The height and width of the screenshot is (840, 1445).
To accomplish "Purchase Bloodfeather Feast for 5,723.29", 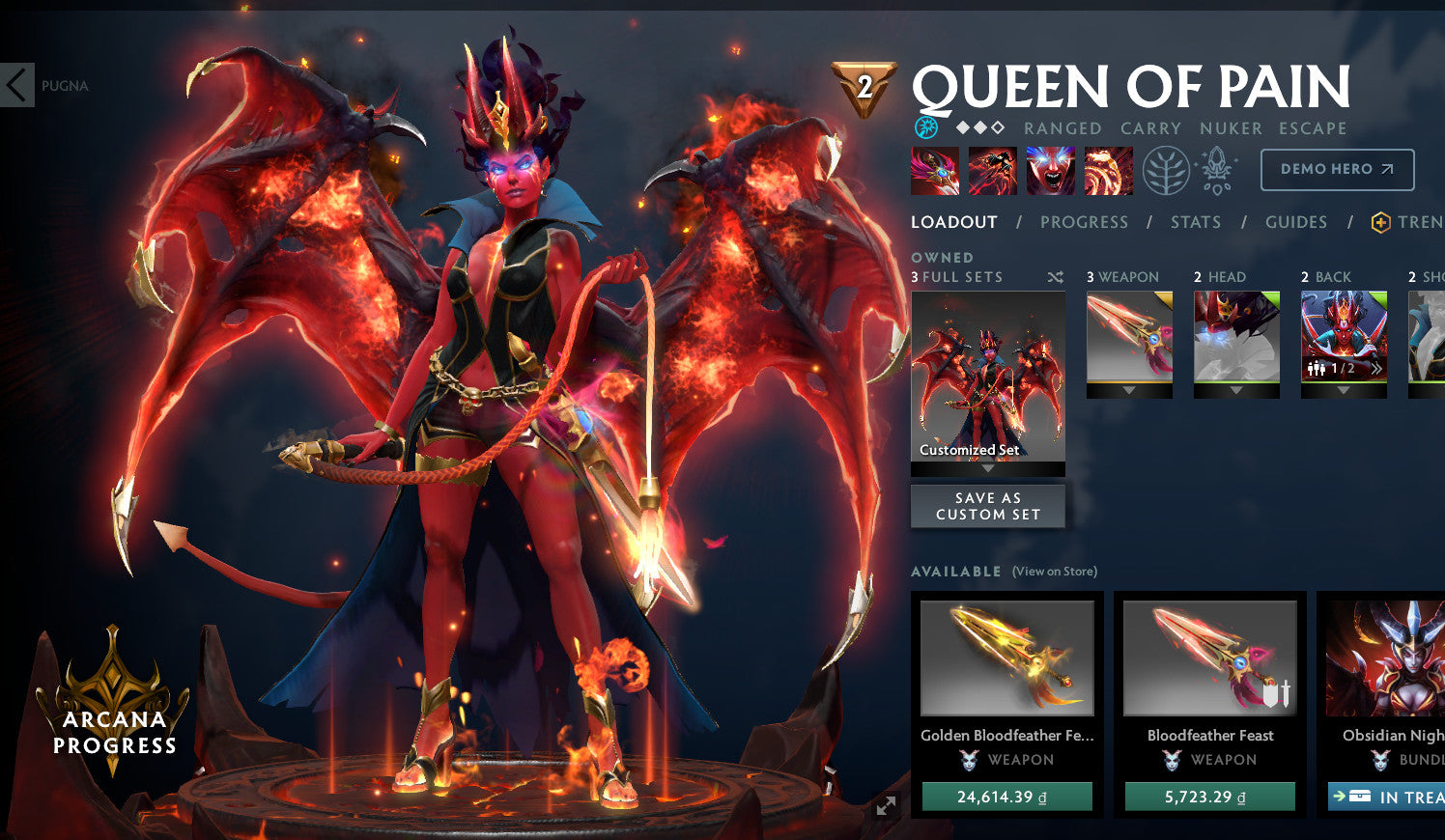I will 1209,797.
